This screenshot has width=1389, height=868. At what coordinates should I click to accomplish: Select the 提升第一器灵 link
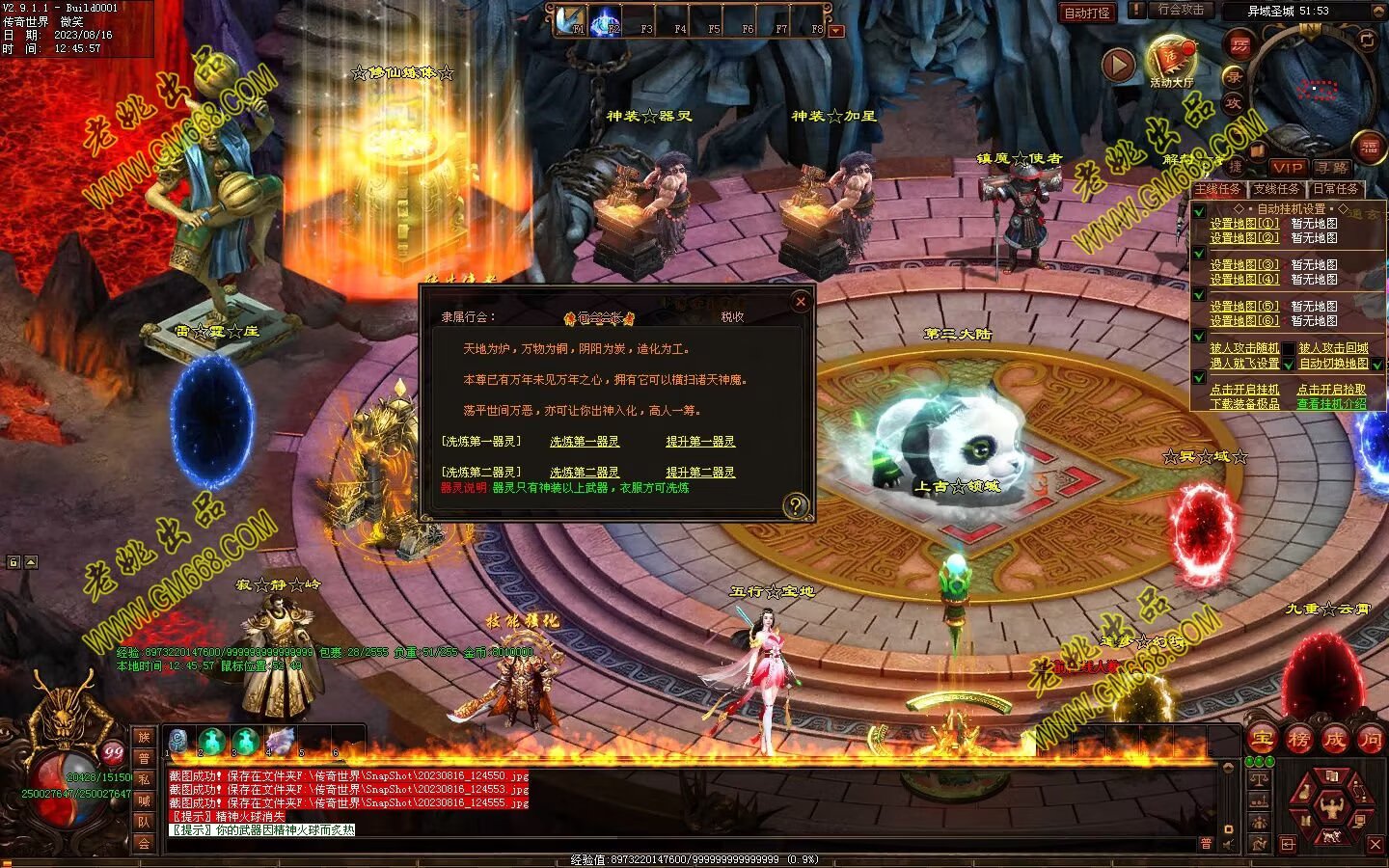coord(700,442)
